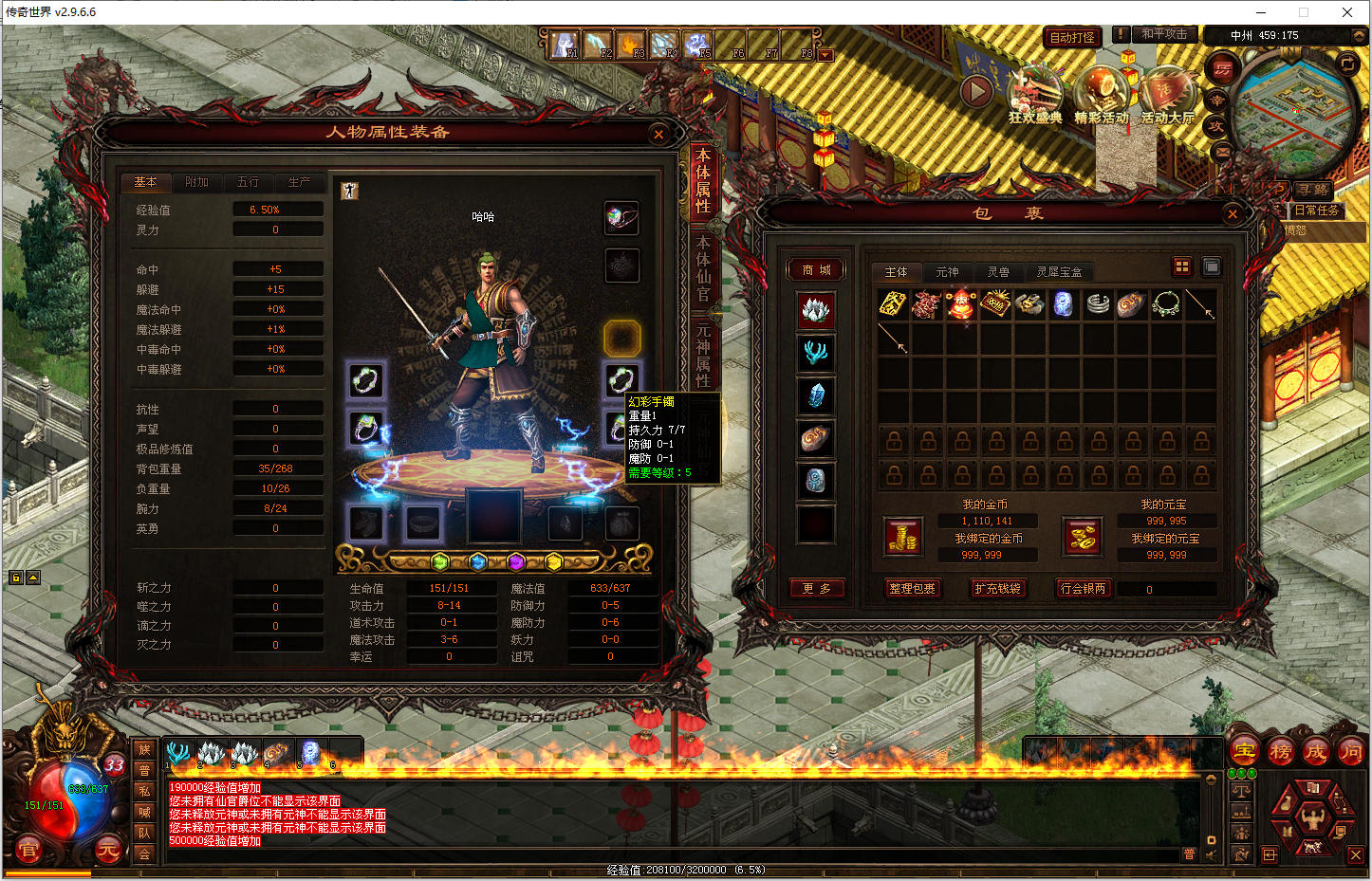This screenshot has height=881, width=1372.
Task: Show the 灵犀宝盒 tab
Action: [1059, 272]
